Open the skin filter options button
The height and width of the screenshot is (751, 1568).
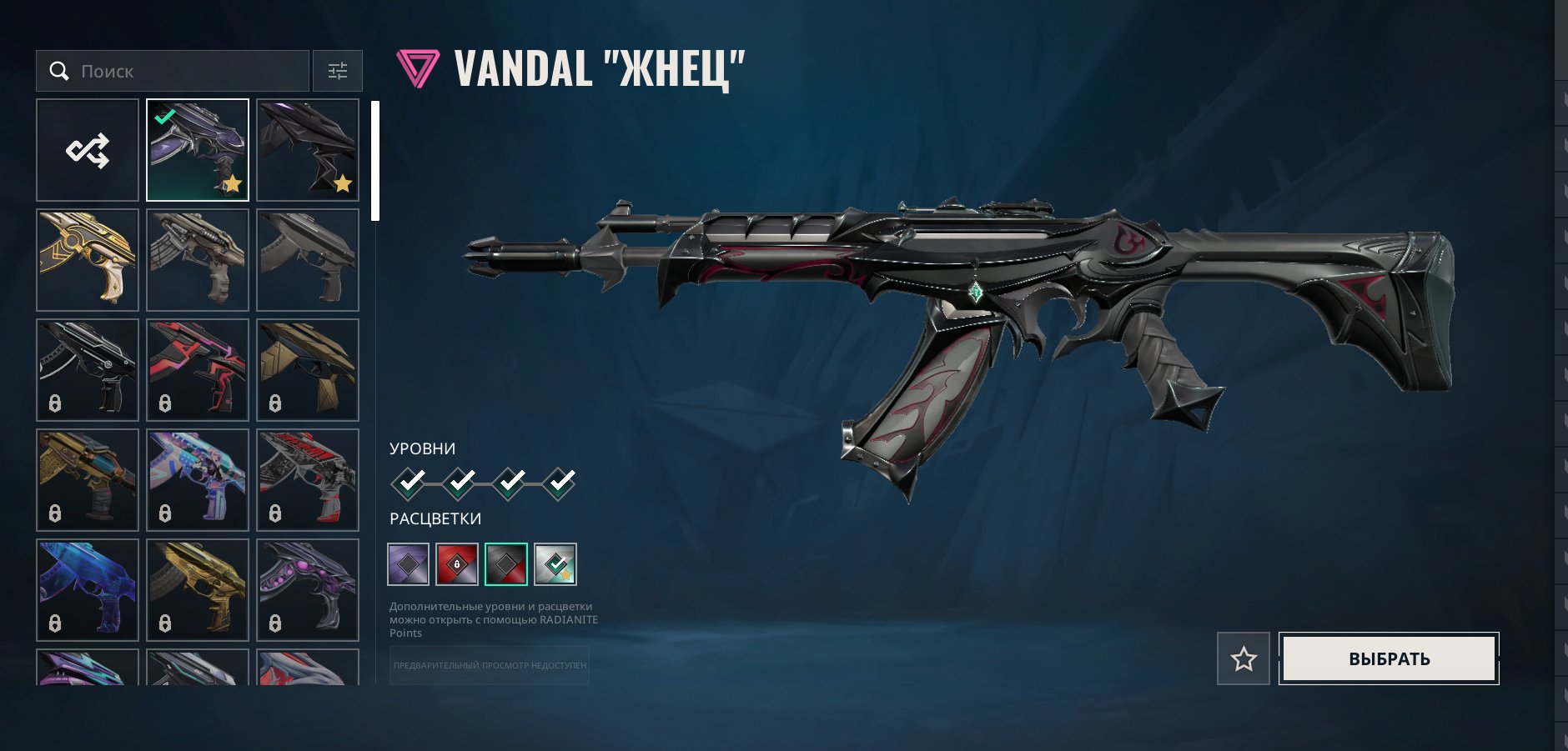point(338,71)
